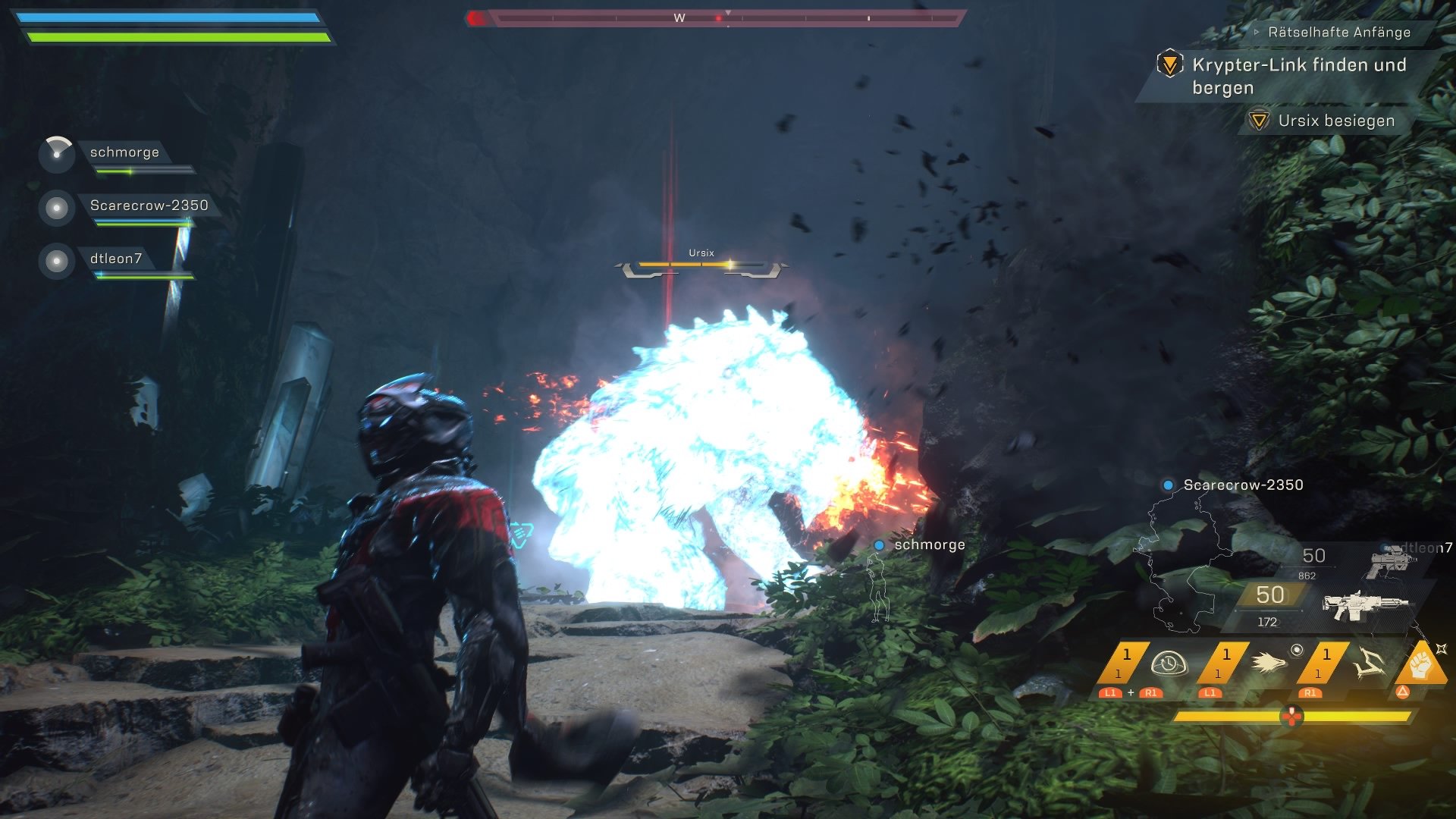Select squad member schmorge in team list
1456x819 pixels.
(124, 152)
